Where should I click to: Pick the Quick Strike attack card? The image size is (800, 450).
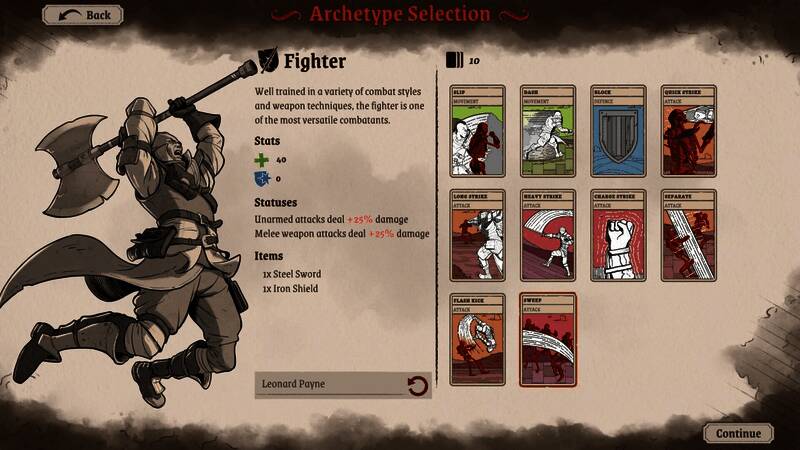click(688, 131)
